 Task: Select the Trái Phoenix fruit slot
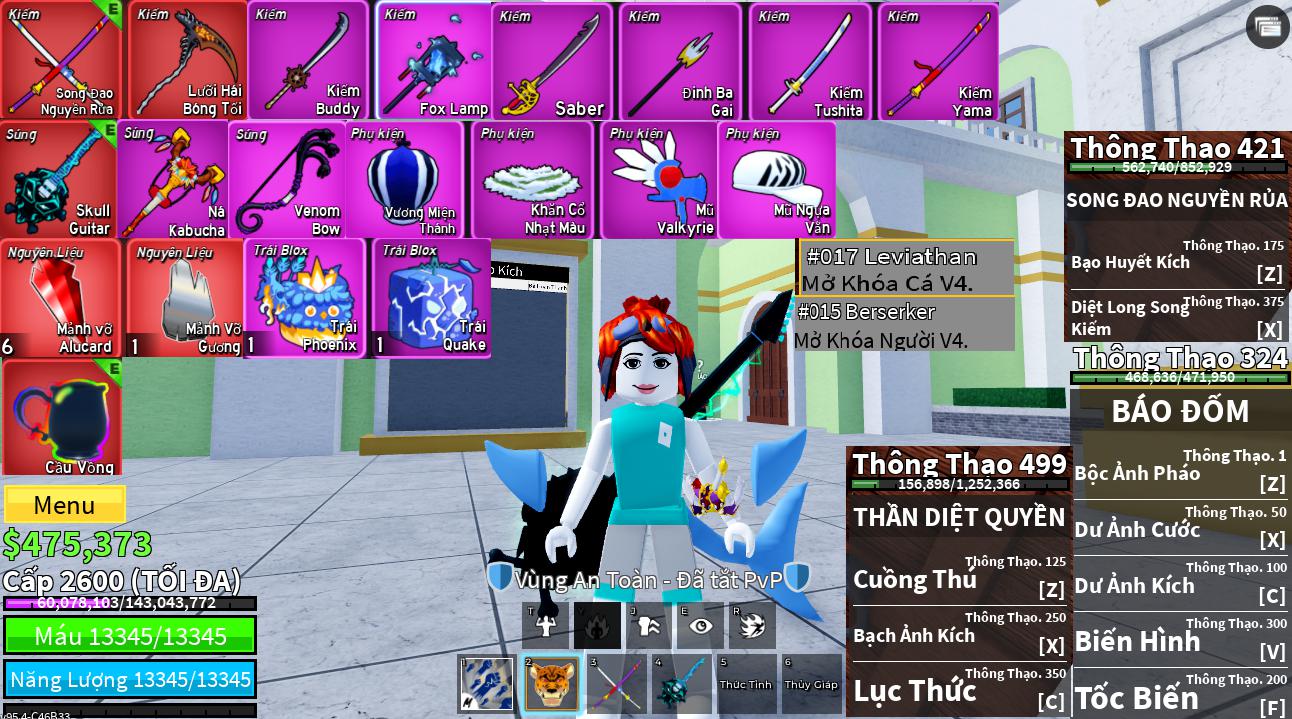(x=305, y=298)
